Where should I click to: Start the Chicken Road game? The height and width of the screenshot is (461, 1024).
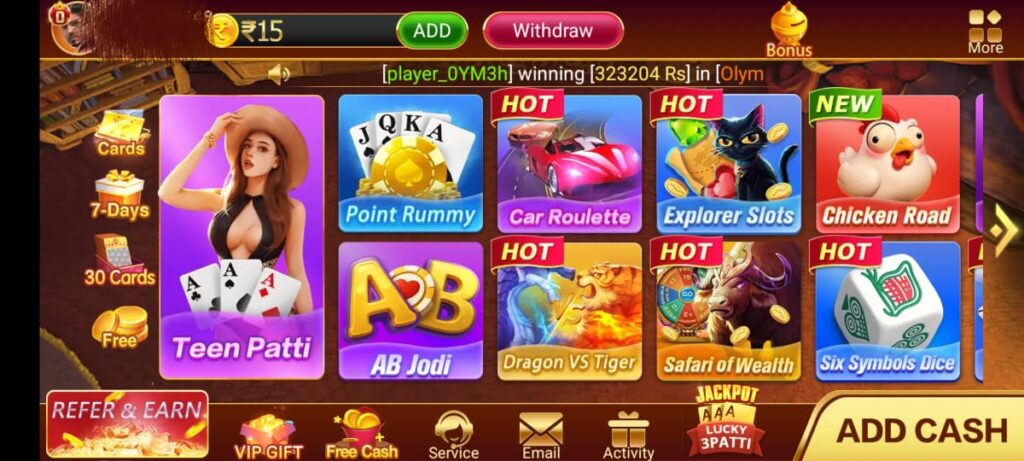pyautogui.click(x=887, y=163)
